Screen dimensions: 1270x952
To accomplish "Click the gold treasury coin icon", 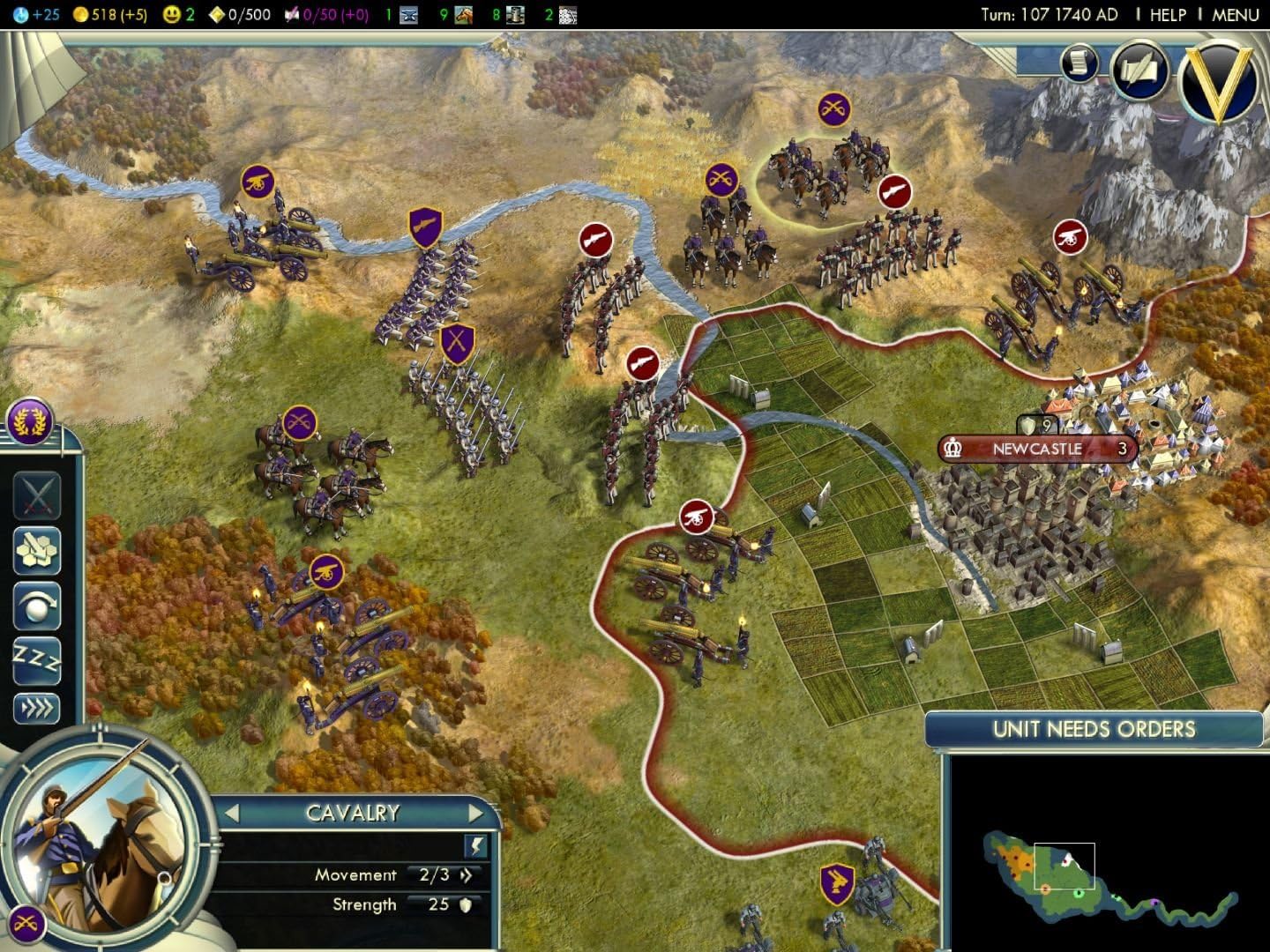I will tap(81, 13).
